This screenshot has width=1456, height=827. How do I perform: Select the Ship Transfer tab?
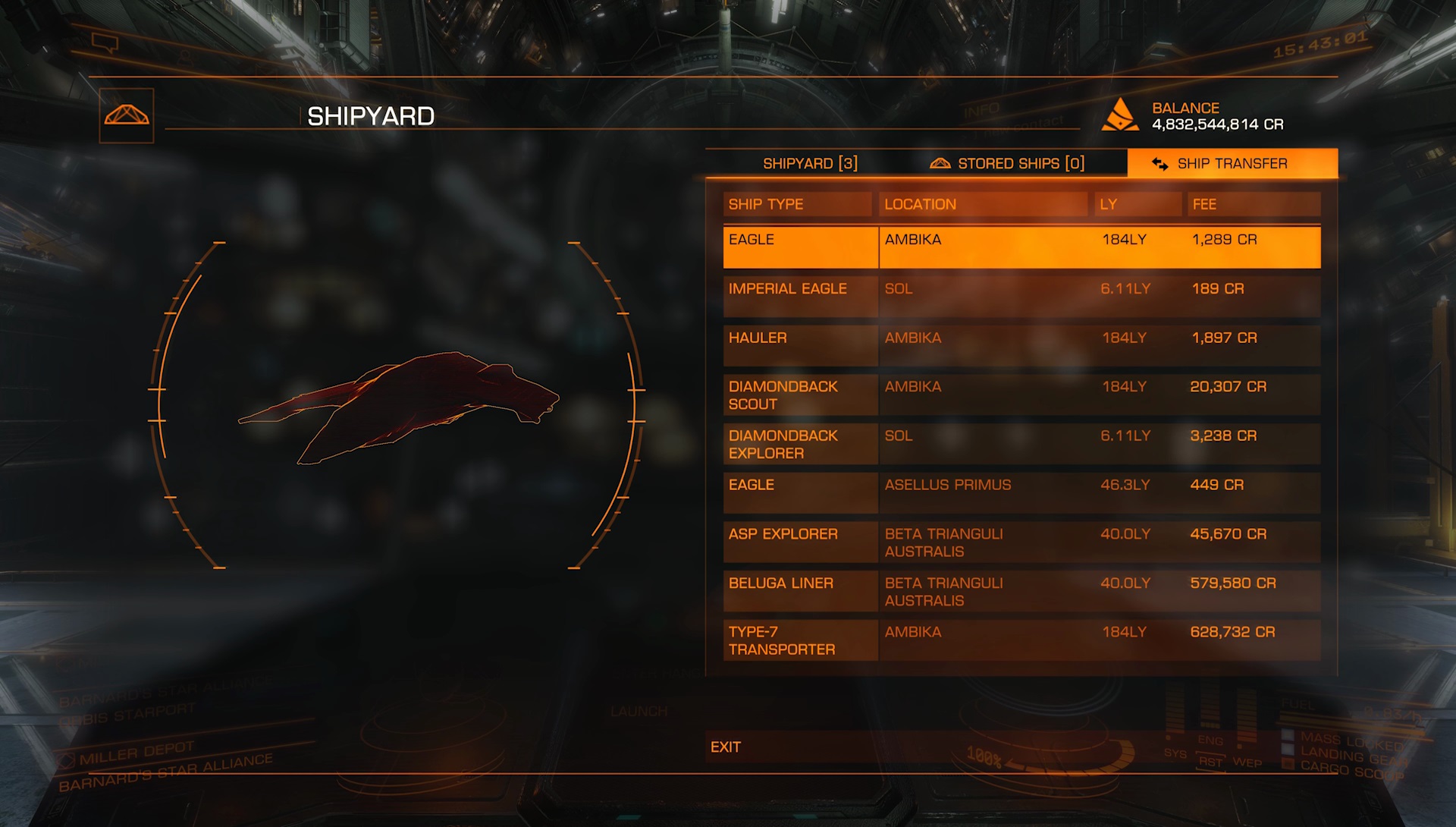(1232, 163)
